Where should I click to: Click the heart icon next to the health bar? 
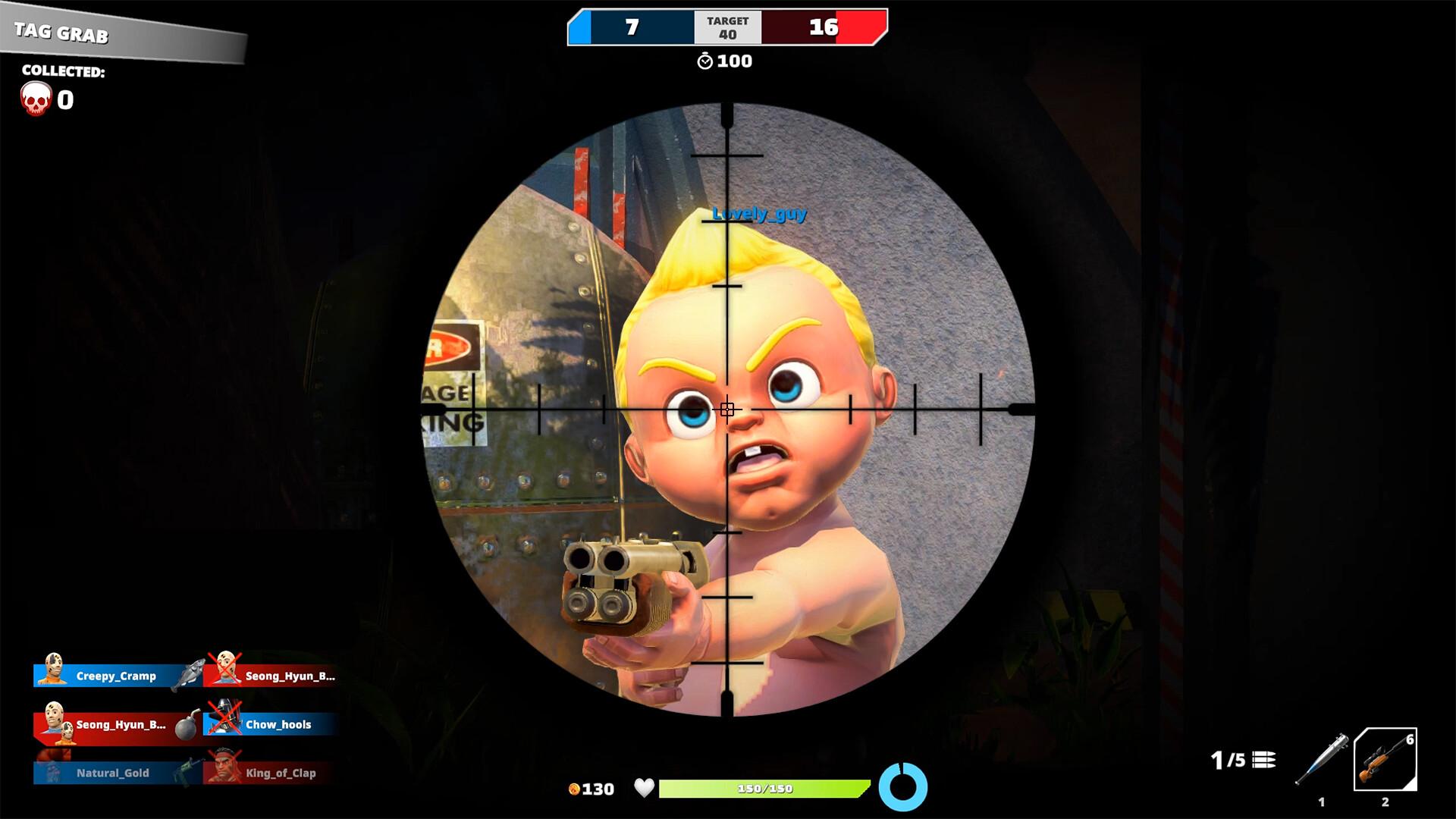pyautogui.click(x=645, y=789)
